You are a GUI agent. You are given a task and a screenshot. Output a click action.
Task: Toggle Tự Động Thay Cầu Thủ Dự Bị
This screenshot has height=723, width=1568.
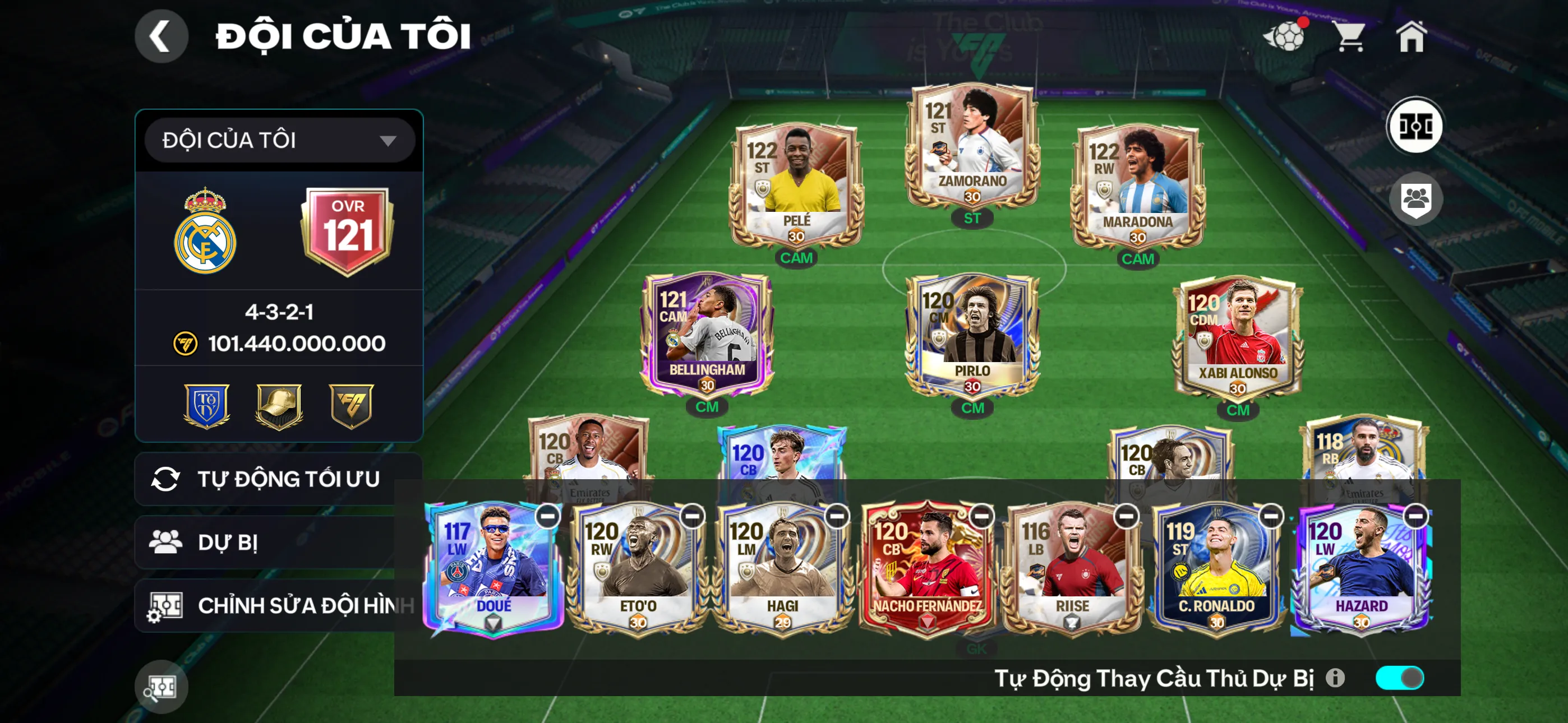tap(1399, 678)
